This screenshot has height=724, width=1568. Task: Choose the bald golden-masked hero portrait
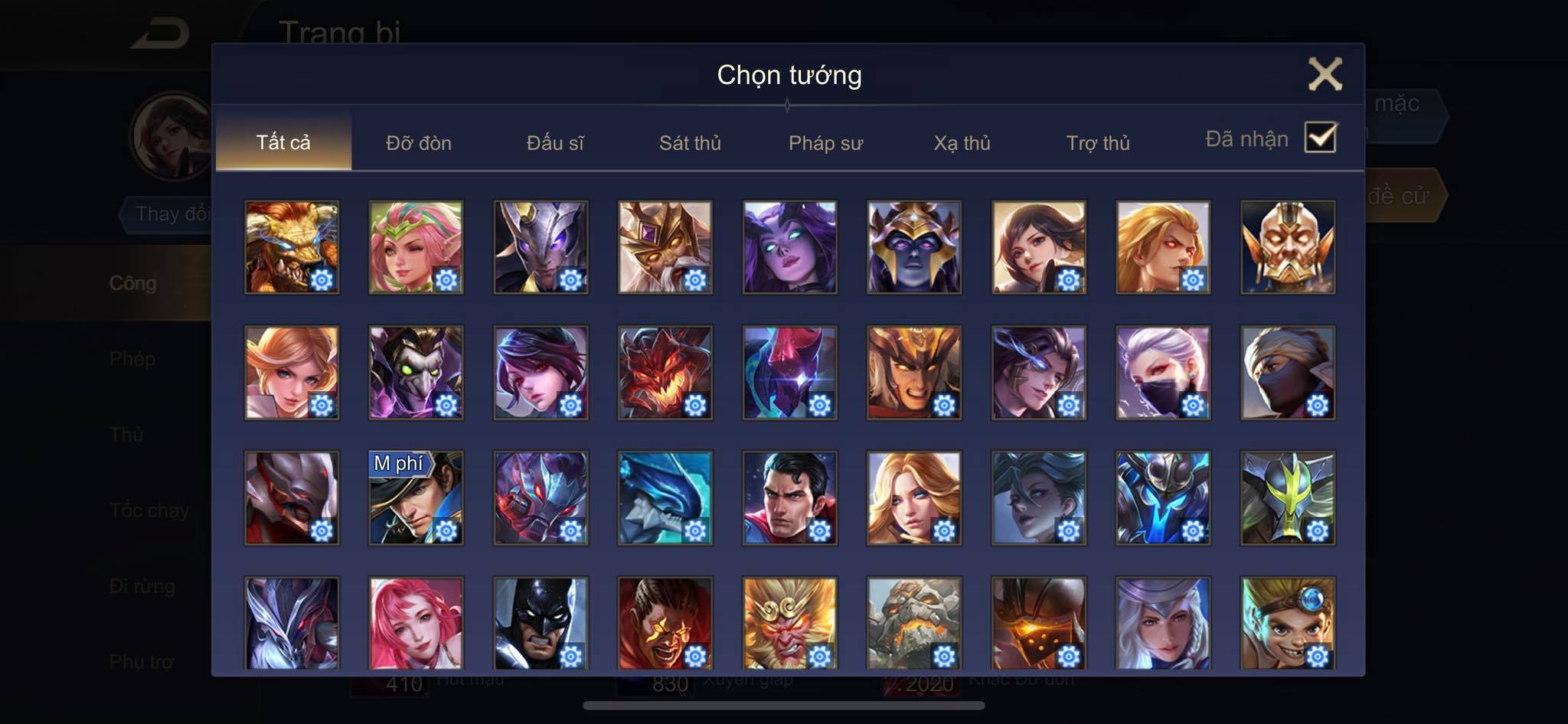click(x=1288, y=247)
